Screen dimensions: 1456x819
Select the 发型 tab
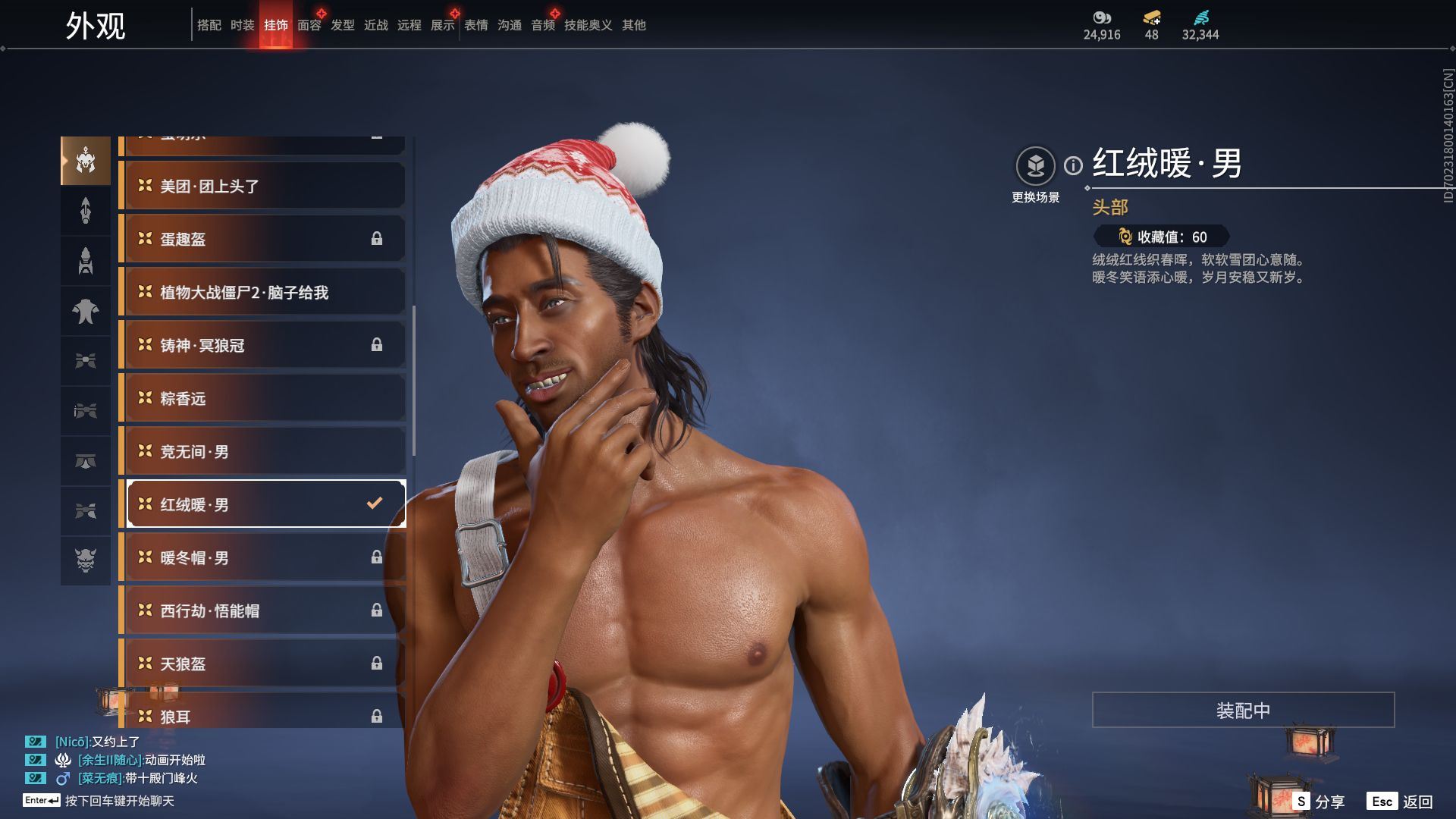(343, 25)
